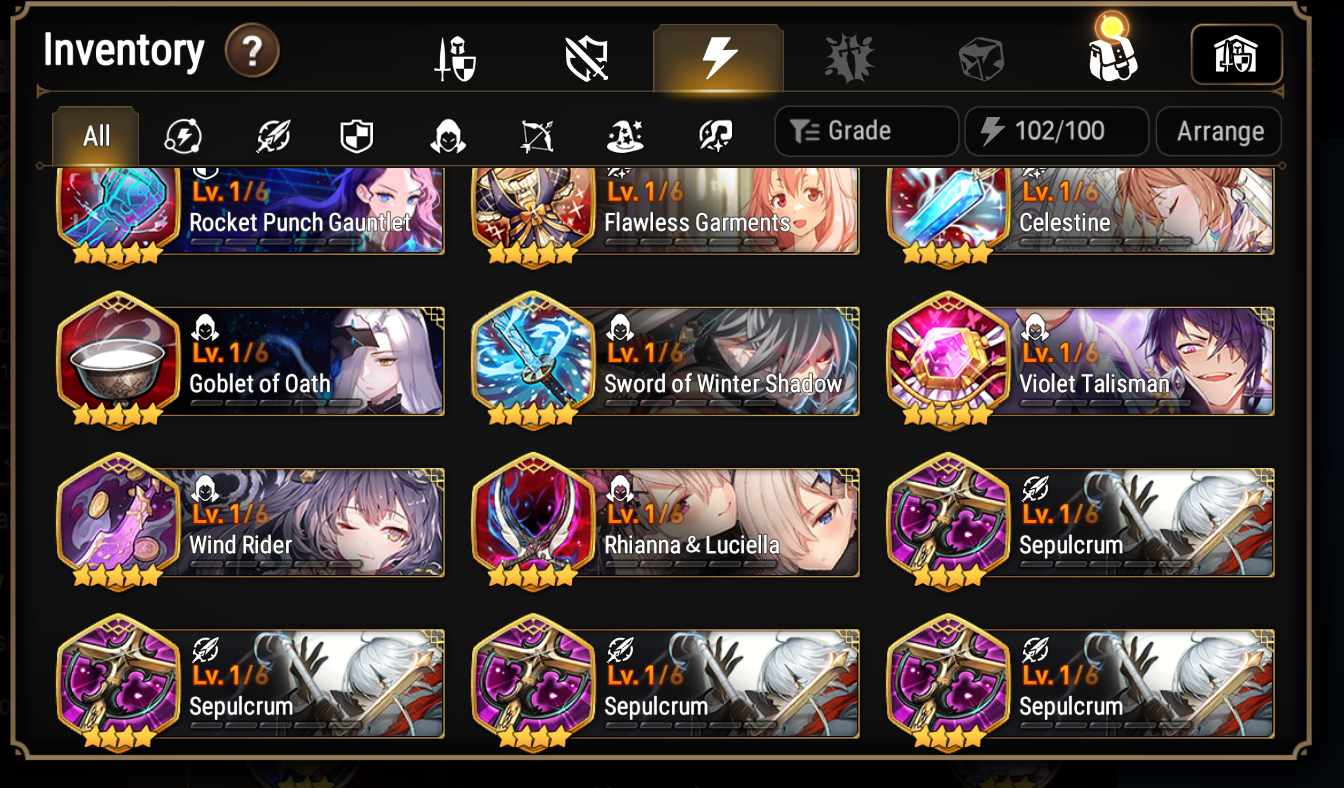Select the Mage wizard-hat filter icon
The width and height of the screenshot is (1344, 788).
625,136
